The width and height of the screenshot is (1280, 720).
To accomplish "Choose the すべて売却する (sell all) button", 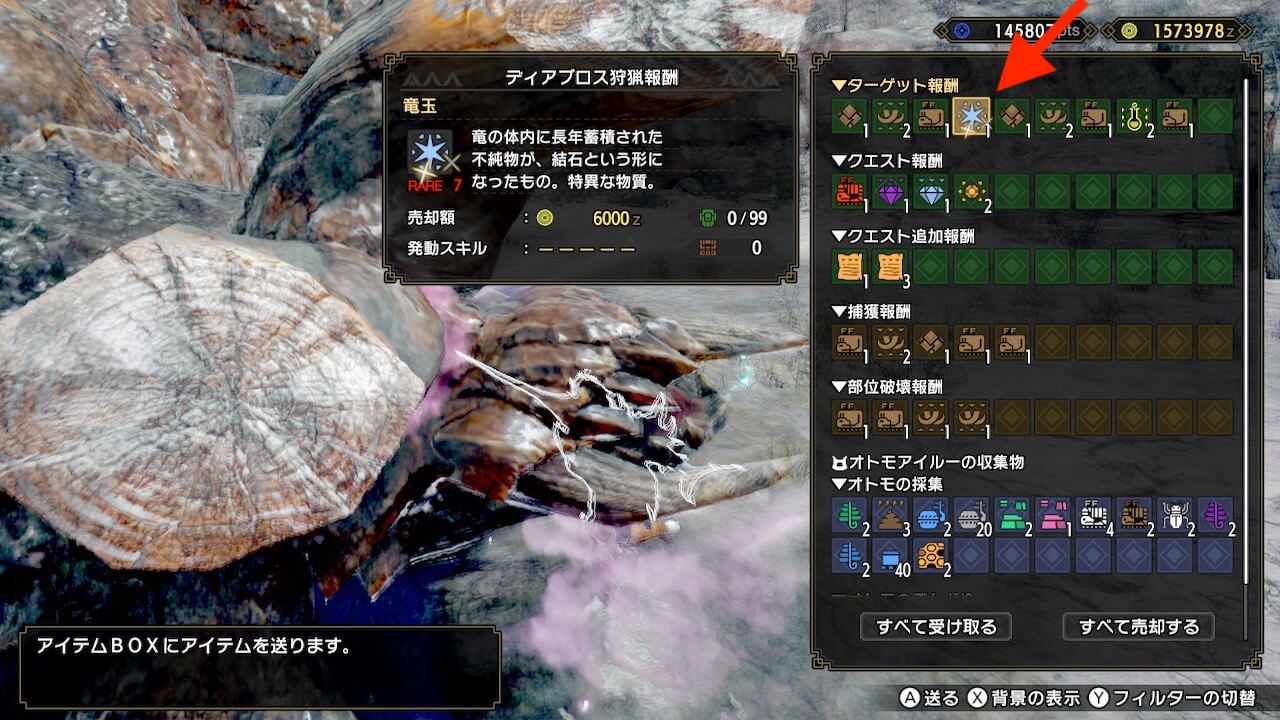I will coord(1138,627).
